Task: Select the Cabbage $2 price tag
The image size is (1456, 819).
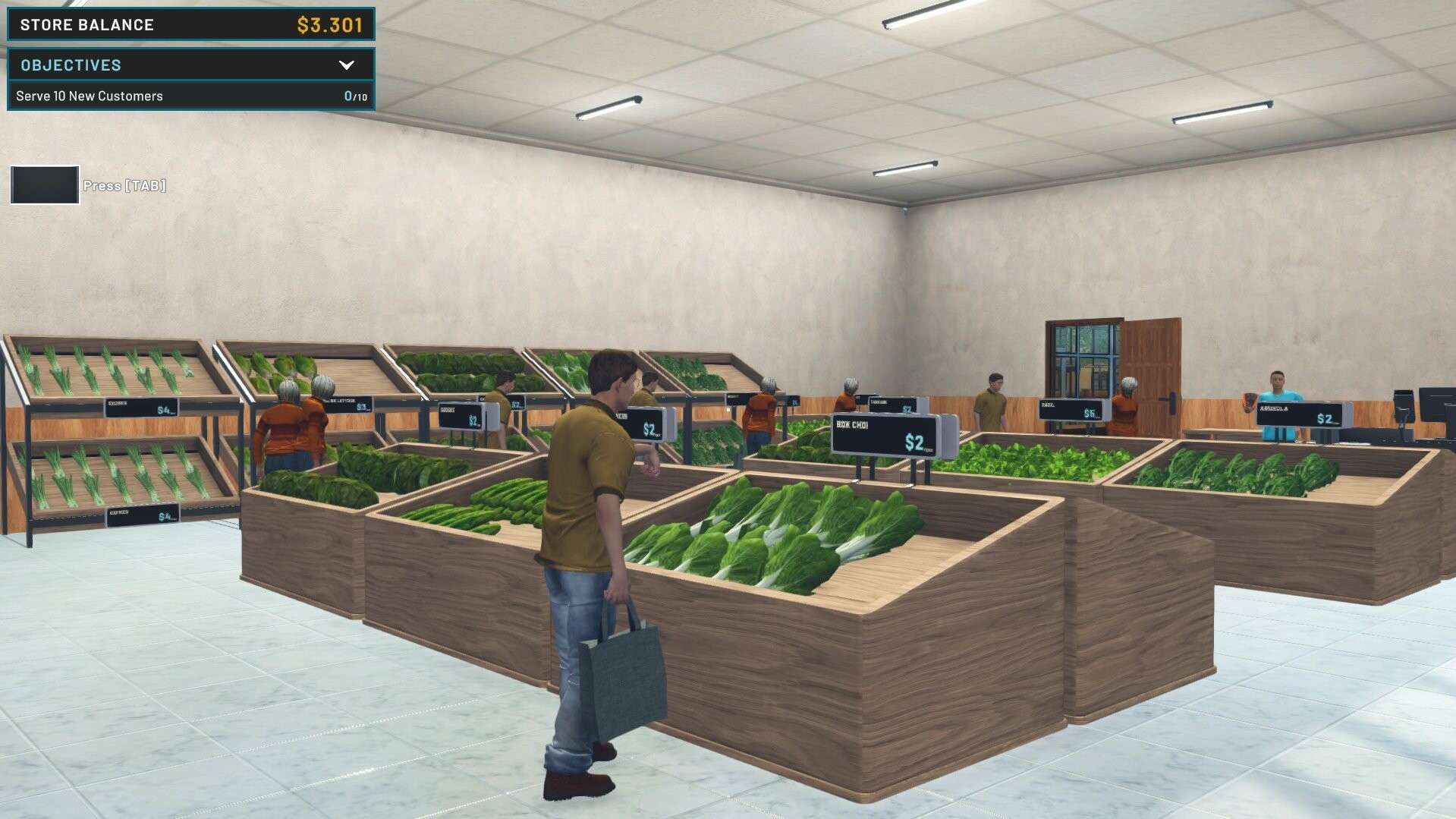Action: coord(892,406)
